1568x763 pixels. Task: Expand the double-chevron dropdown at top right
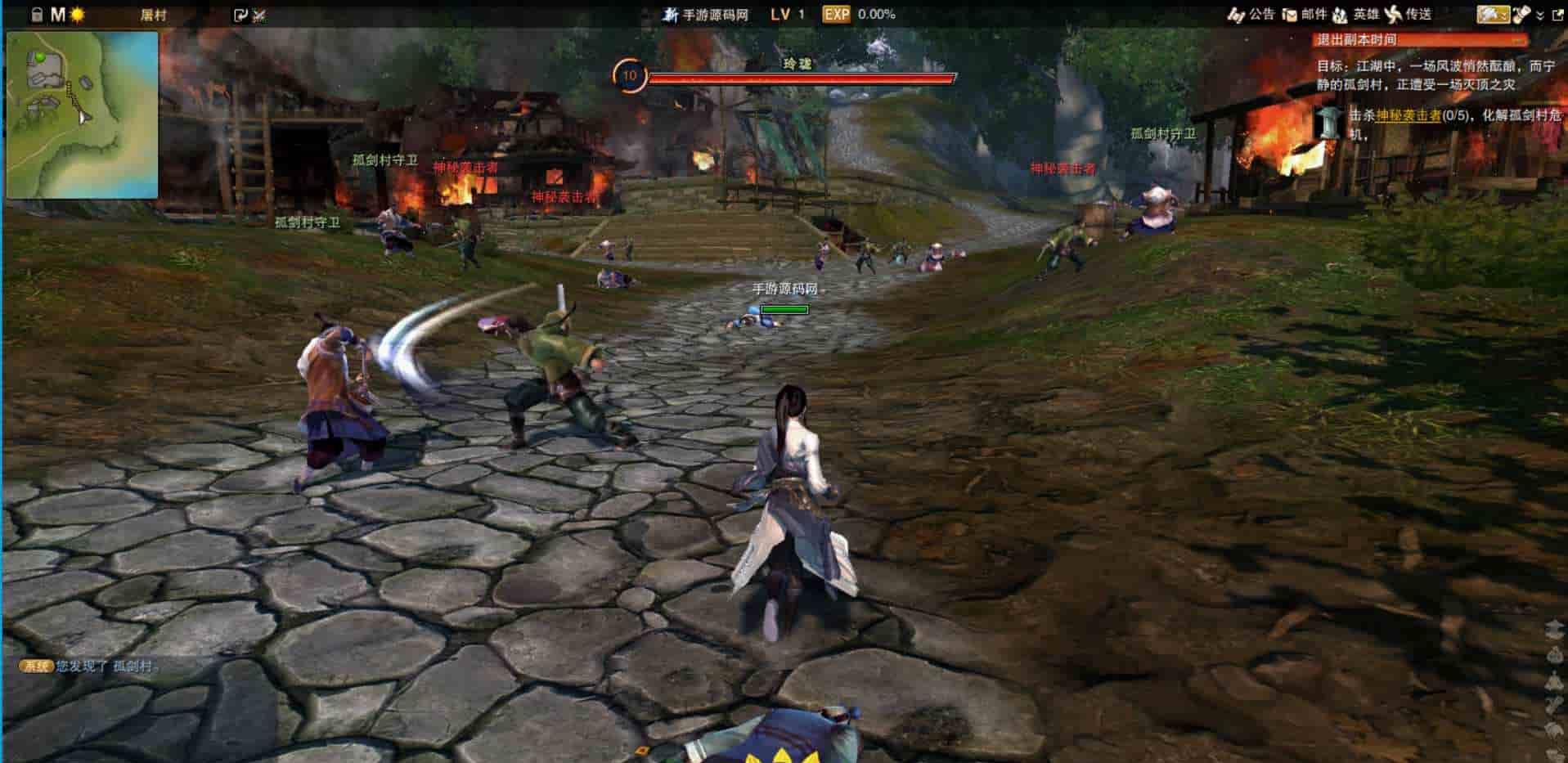pyautogui.click(x=1540, y=15)
